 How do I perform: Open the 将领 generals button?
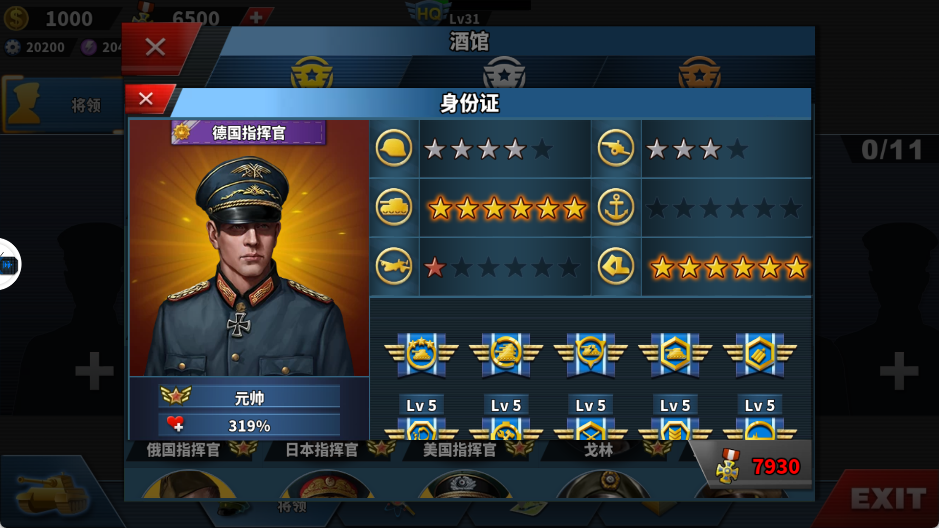pyautogui.click(x=60, y=104)
